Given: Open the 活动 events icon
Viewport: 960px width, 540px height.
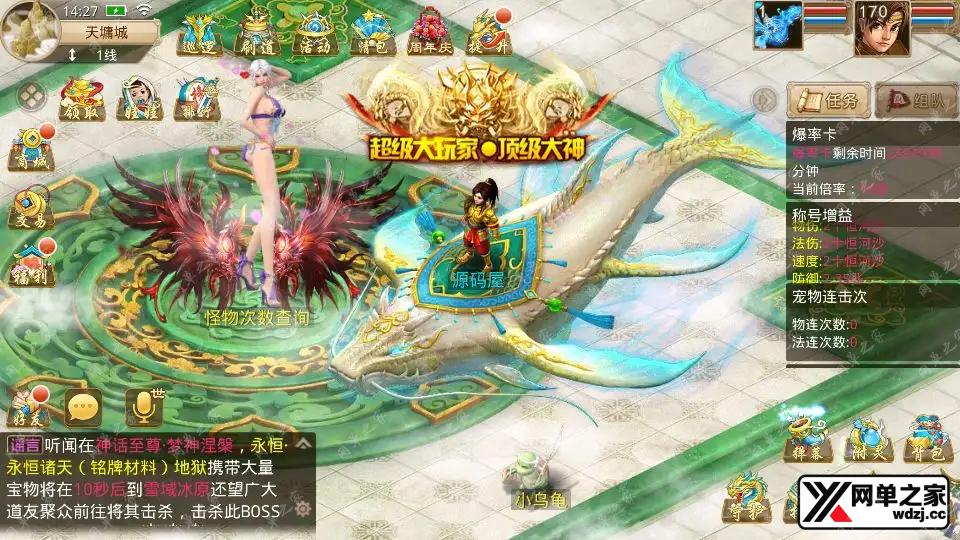Looking at the screenshot, I should (313, 33).
